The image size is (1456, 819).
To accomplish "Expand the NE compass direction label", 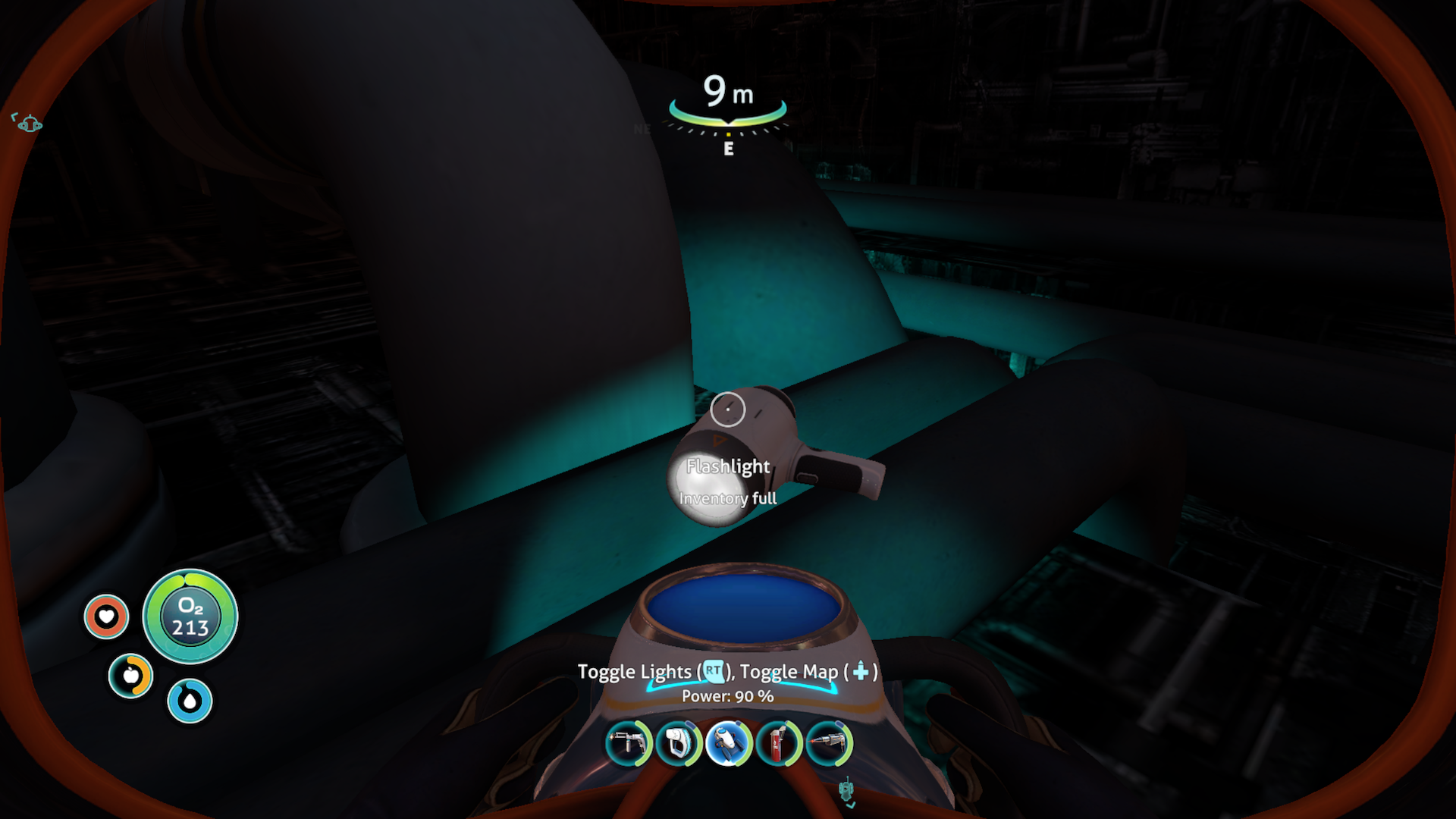I will (643, 128).
